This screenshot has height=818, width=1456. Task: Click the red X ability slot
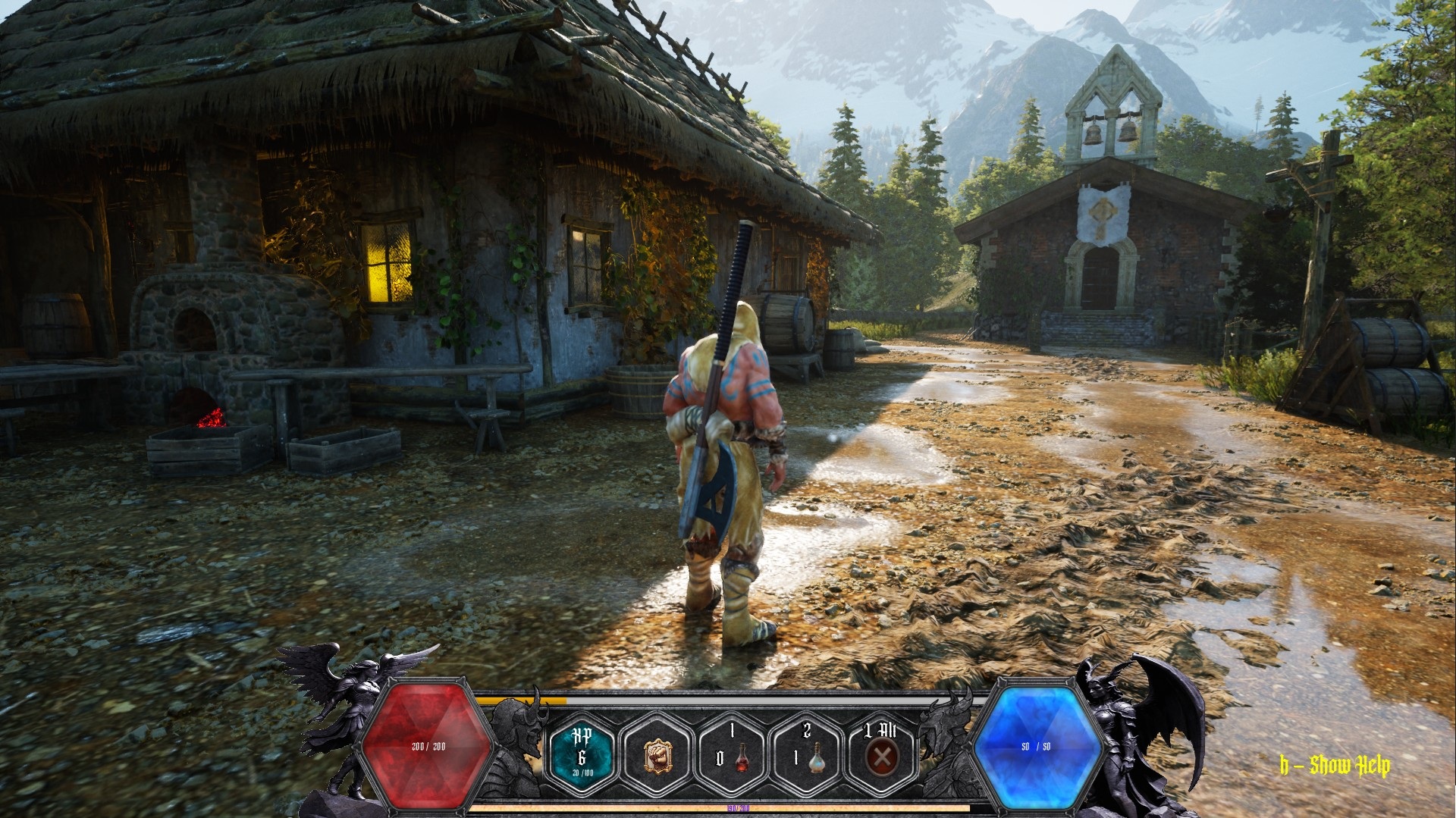pos(881,755)
